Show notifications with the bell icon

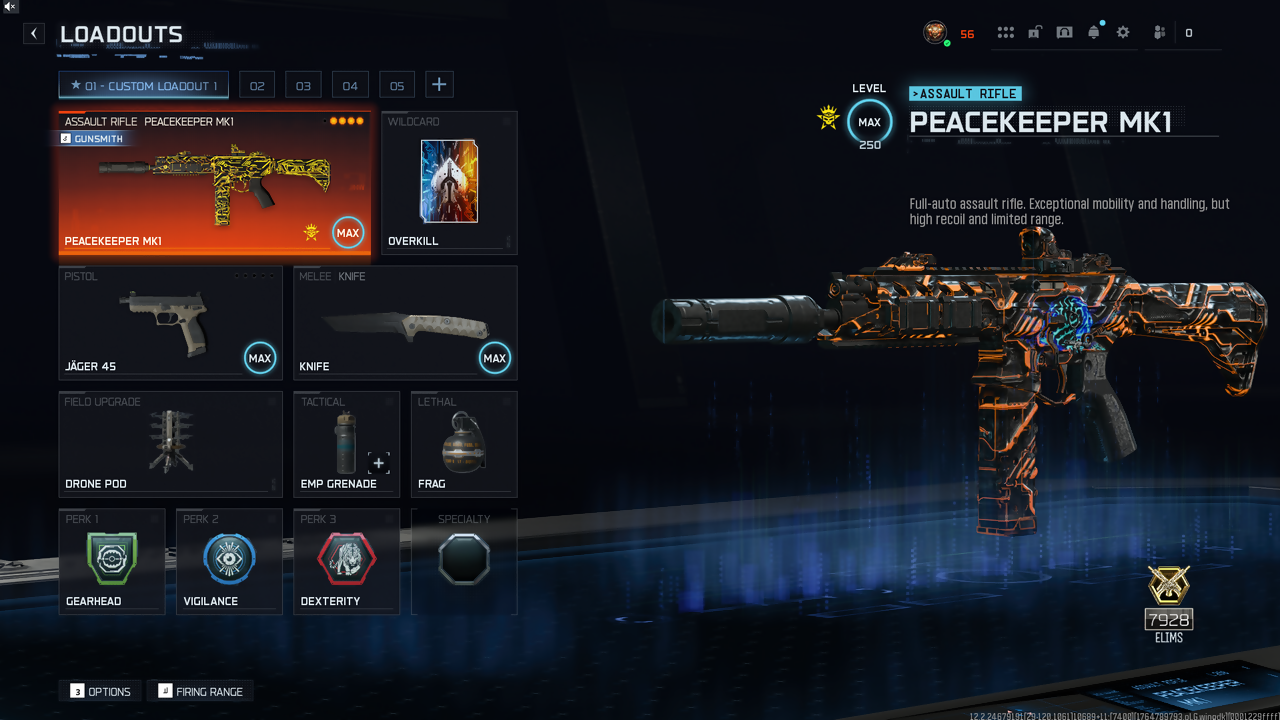(1094, 33)
